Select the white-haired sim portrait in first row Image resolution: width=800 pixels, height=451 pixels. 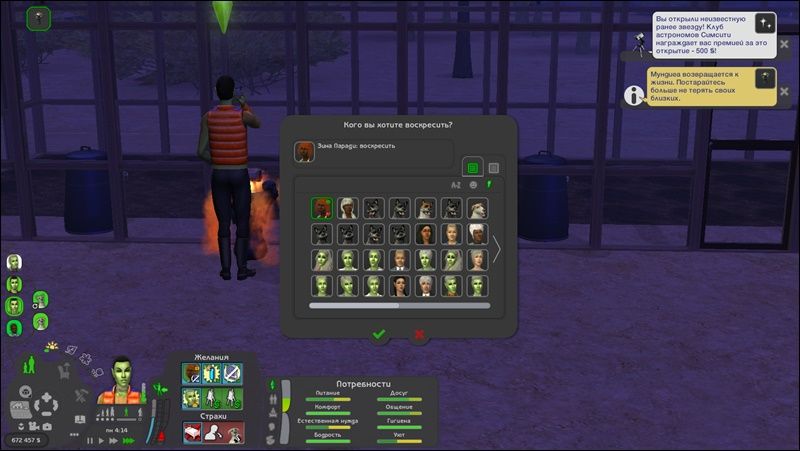coord(347,208)
